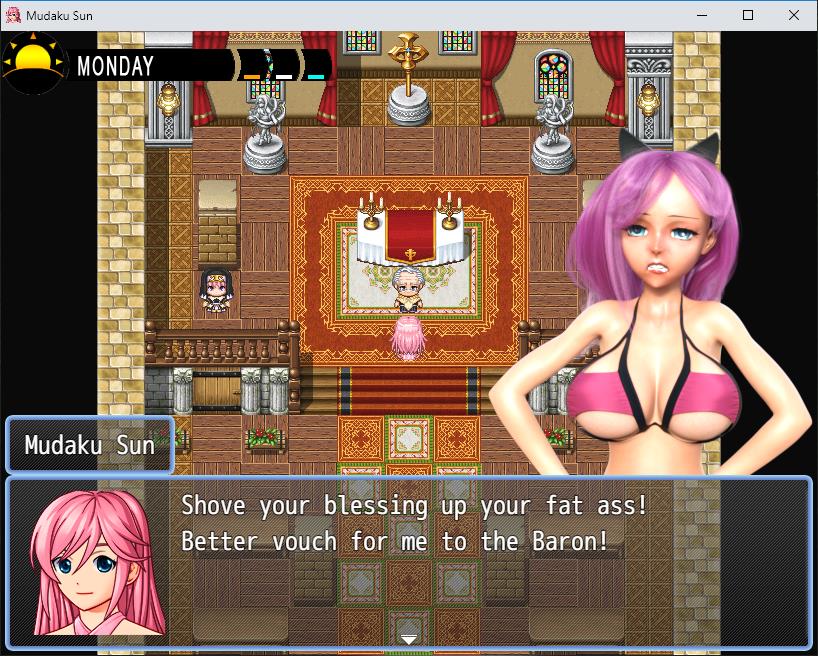Close the Mudaku Sun game window
818x656 pixels.
pyautogui.click(x=794, y=15)
